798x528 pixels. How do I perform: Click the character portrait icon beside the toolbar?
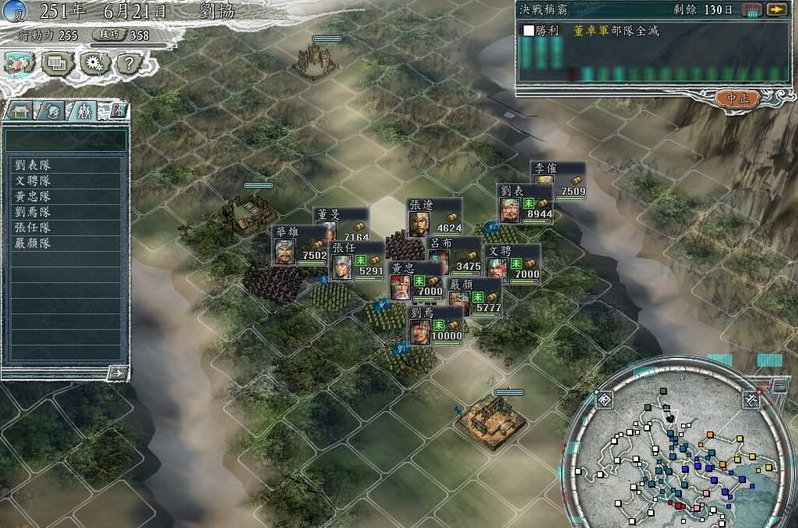pyautogui.click(x=17, y=62)
